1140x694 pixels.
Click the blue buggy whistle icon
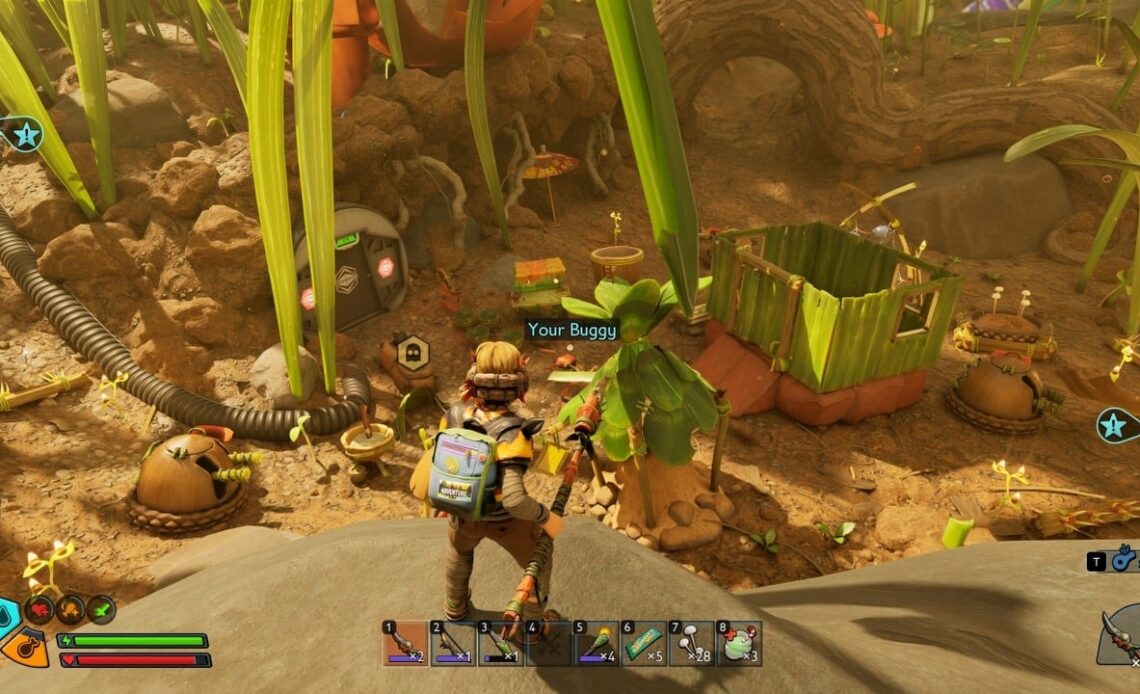click(1124, 560)
